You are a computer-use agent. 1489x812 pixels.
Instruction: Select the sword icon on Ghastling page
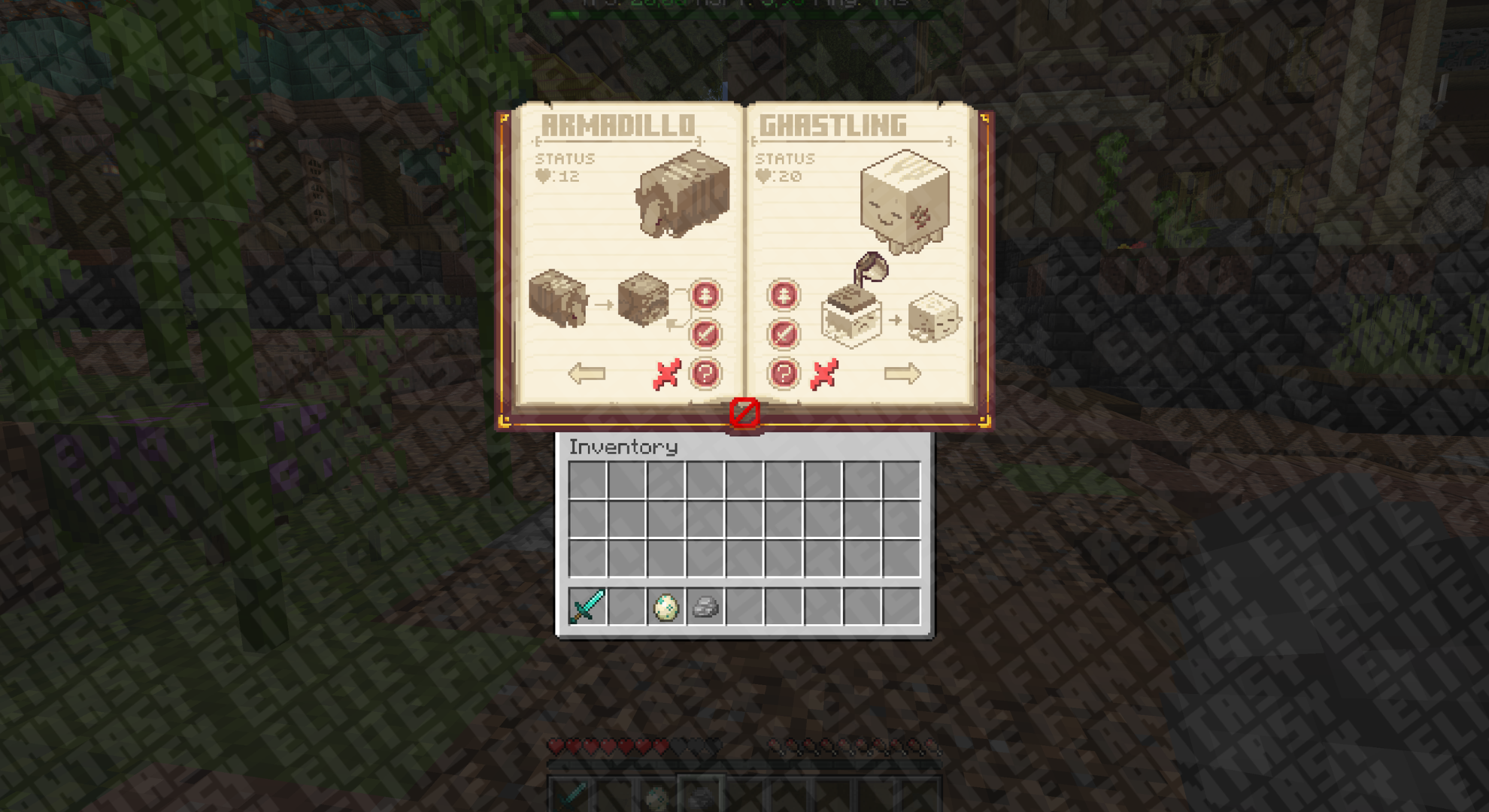click(784, 334)
